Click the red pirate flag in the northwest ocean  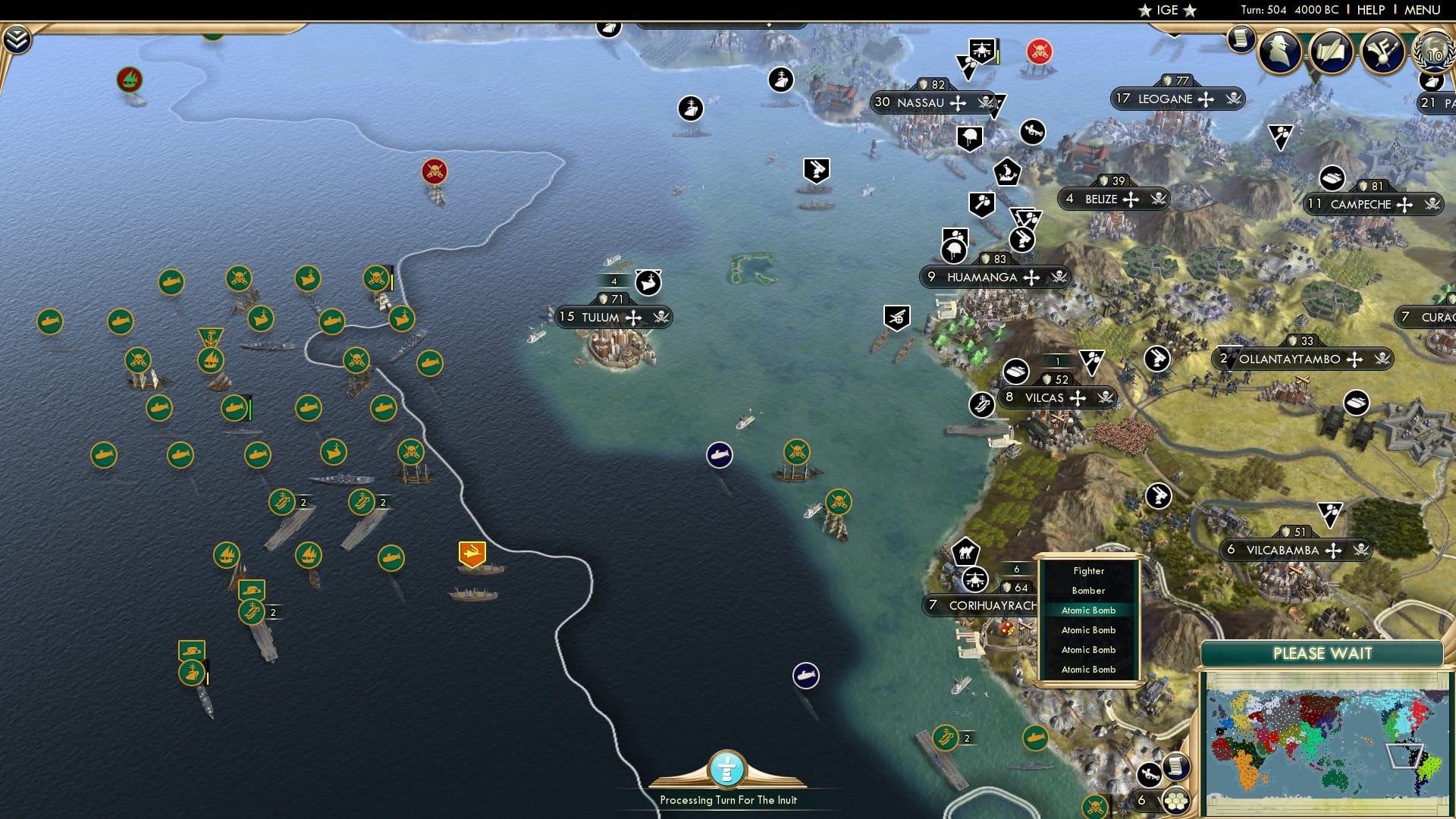[435, 172]
